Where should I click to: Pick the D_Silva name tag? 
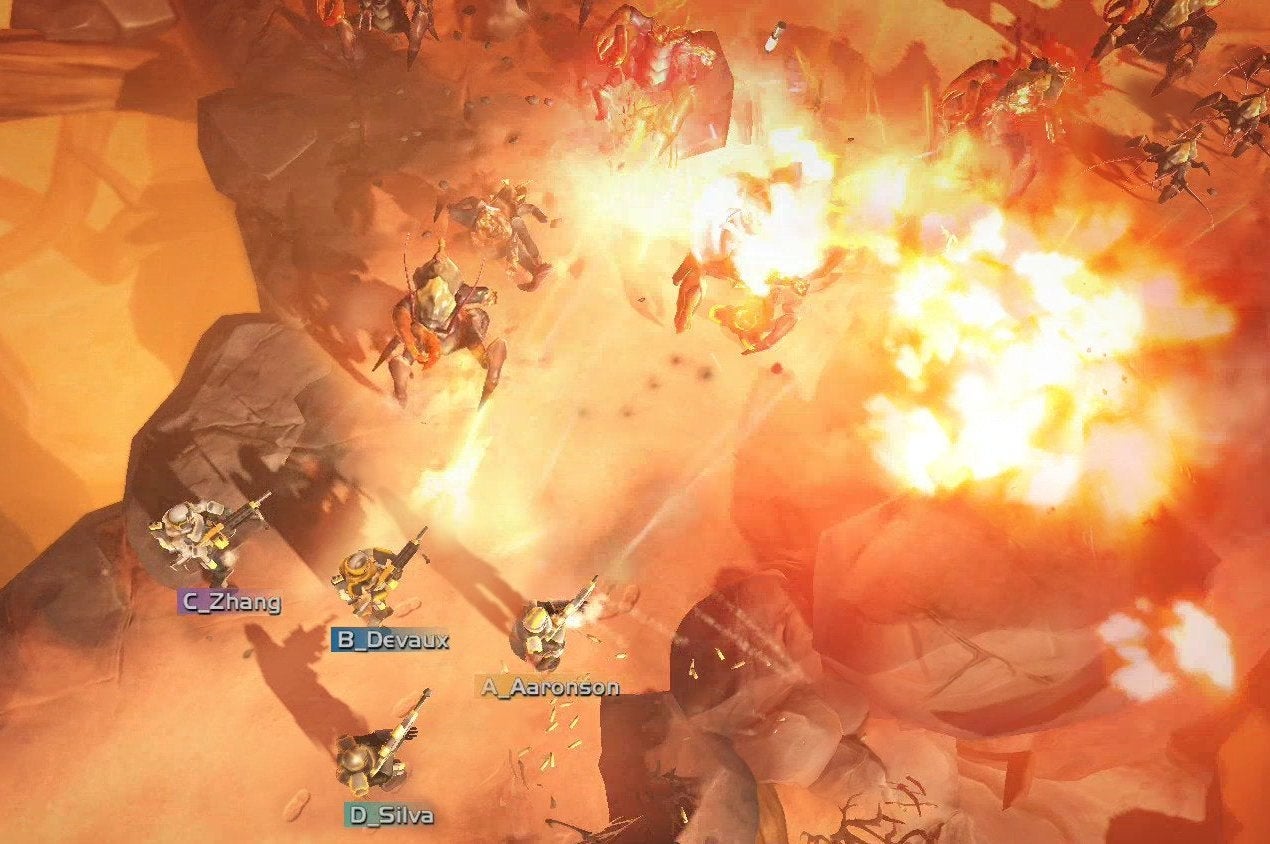(392, 815)
